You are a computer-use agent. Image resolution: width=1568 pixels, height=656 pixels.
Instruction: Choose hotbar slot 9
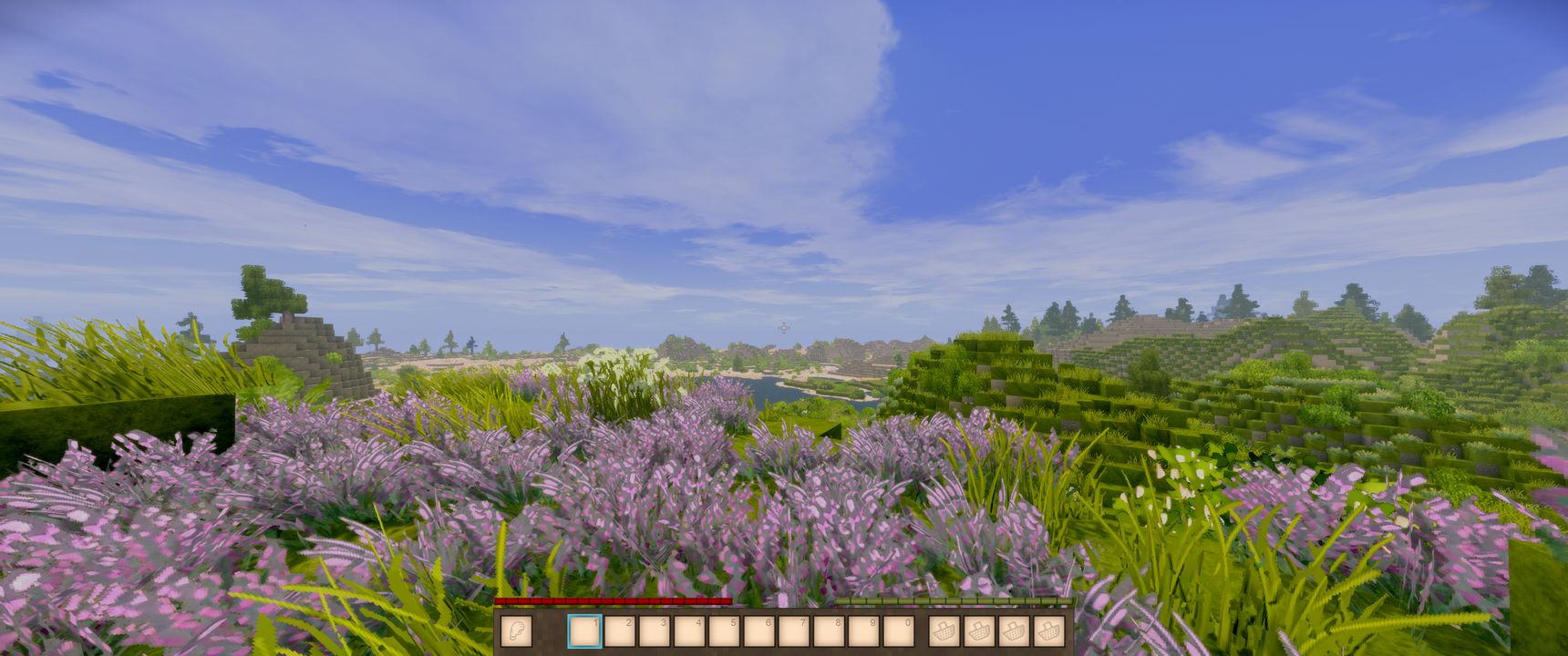(x=862, y=630)
